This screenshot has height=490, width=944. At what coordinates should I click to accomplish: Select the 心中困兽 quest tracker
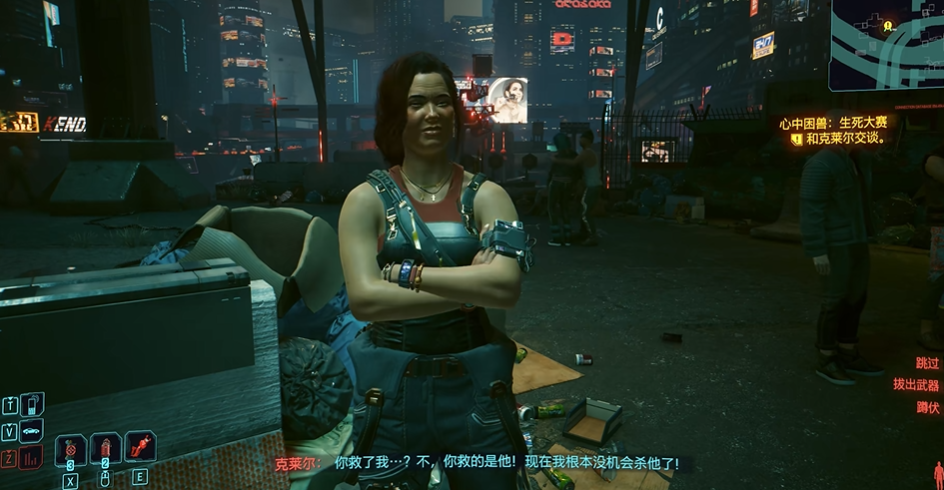coord(833,122)
